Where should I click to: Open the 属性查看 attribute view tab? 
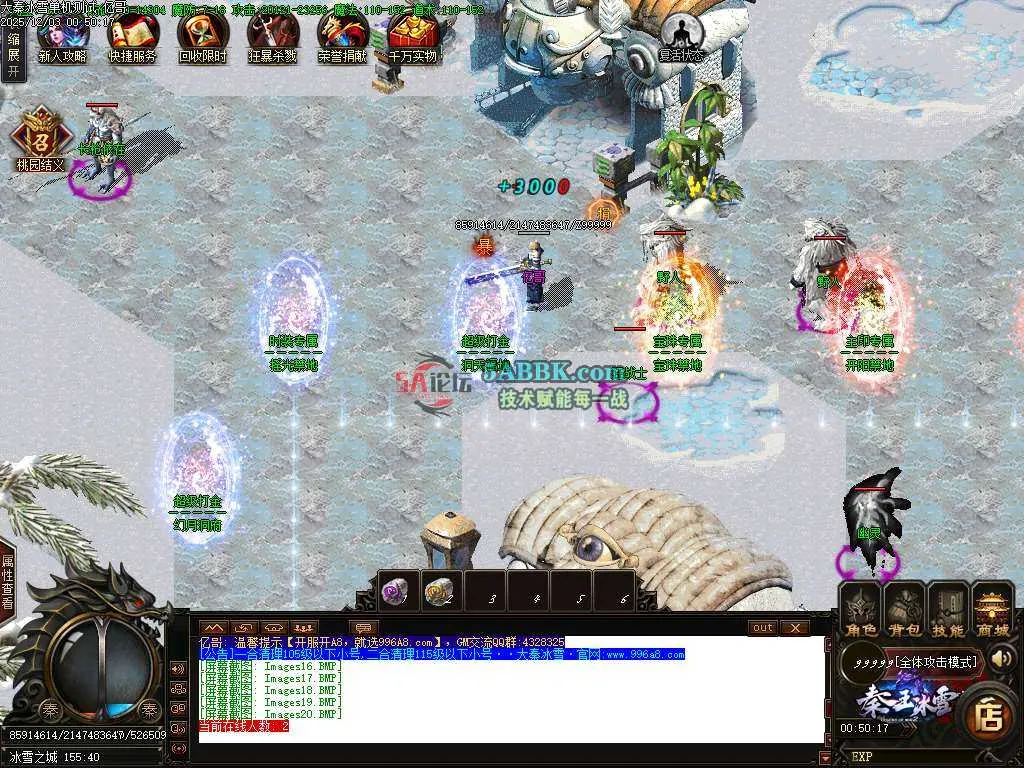8,582
